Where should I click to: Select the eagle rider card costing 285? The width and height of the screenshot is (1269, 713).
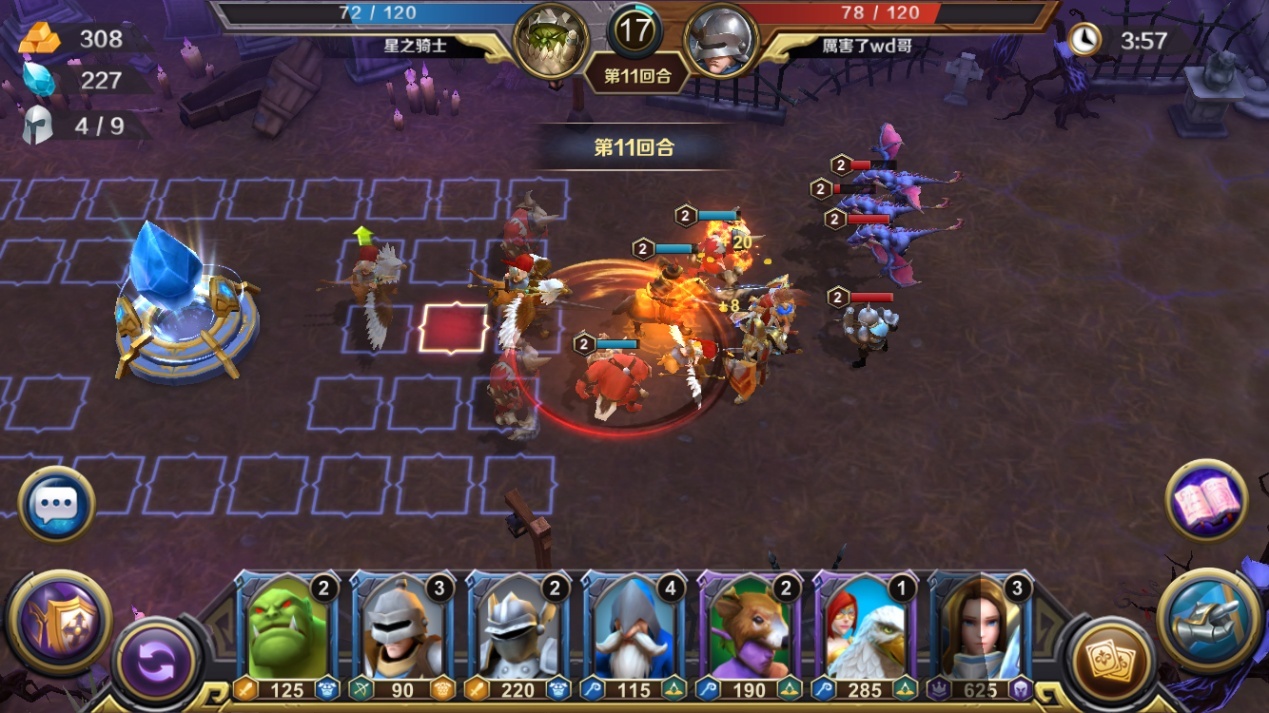866,635
